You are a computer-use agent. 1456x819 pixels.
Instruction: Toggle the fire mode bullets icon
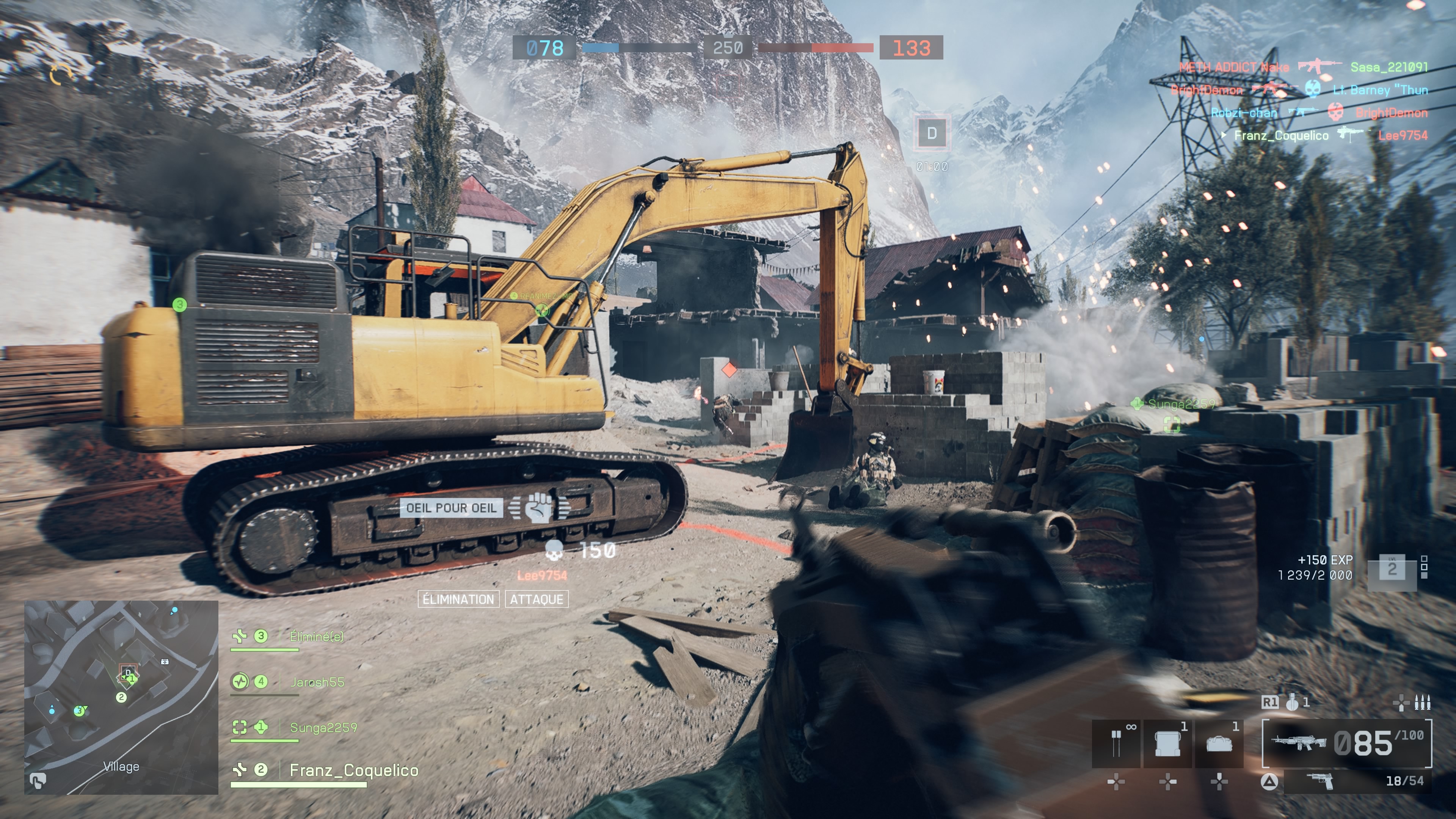tap(1421, 703)
